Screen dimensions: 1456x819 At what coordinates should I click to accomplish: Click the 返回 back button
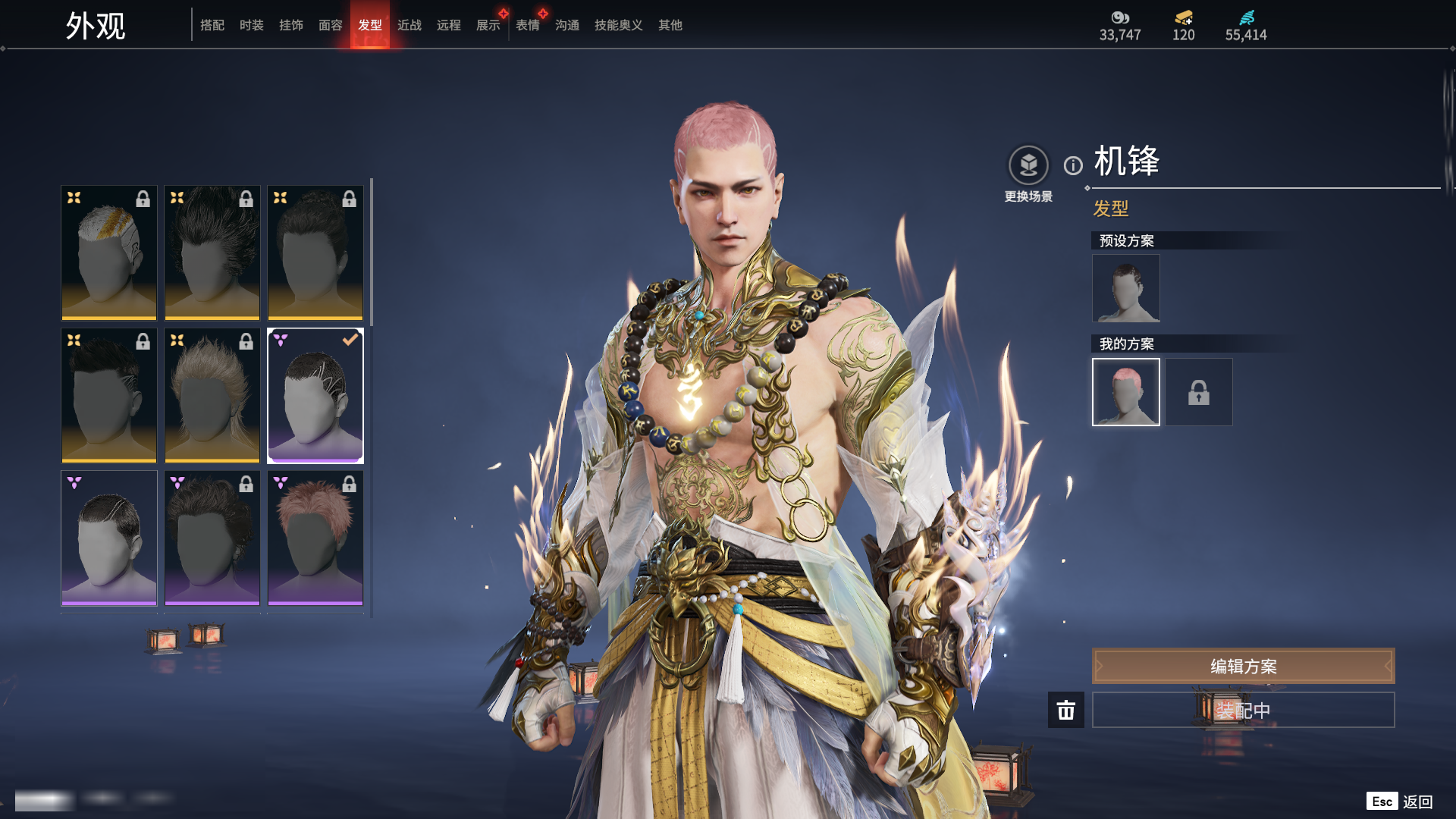1417,802
